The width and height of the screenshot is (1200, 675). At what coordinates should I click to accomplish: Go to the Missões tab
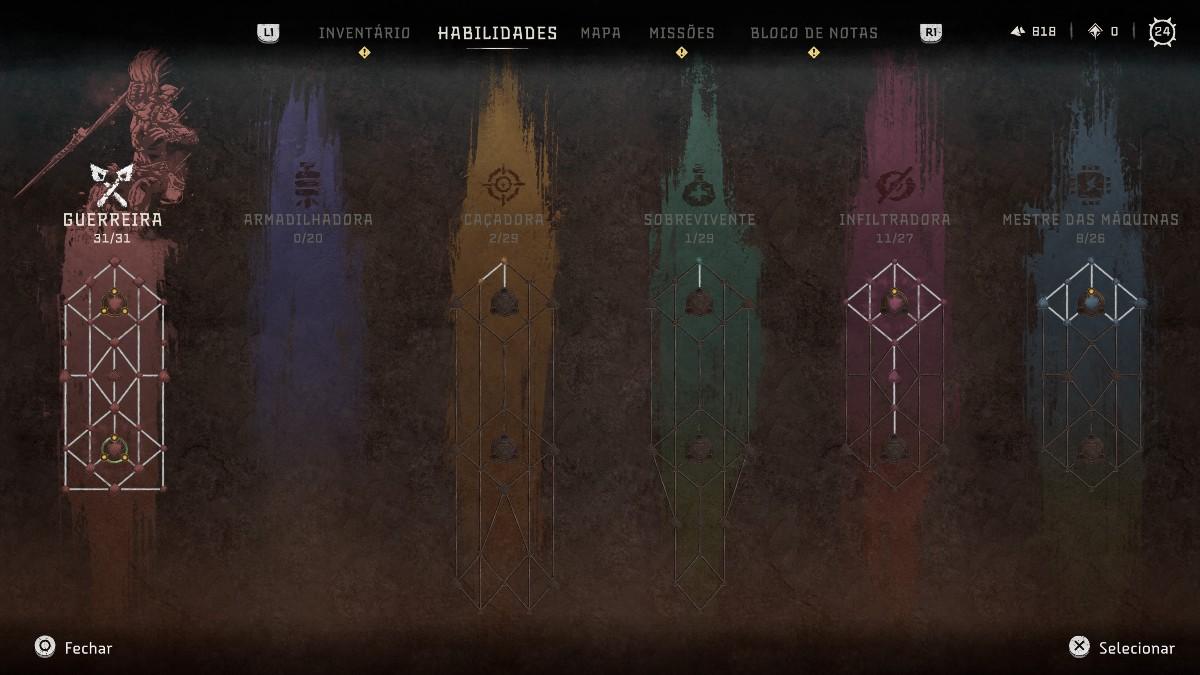tap(681, 33)
